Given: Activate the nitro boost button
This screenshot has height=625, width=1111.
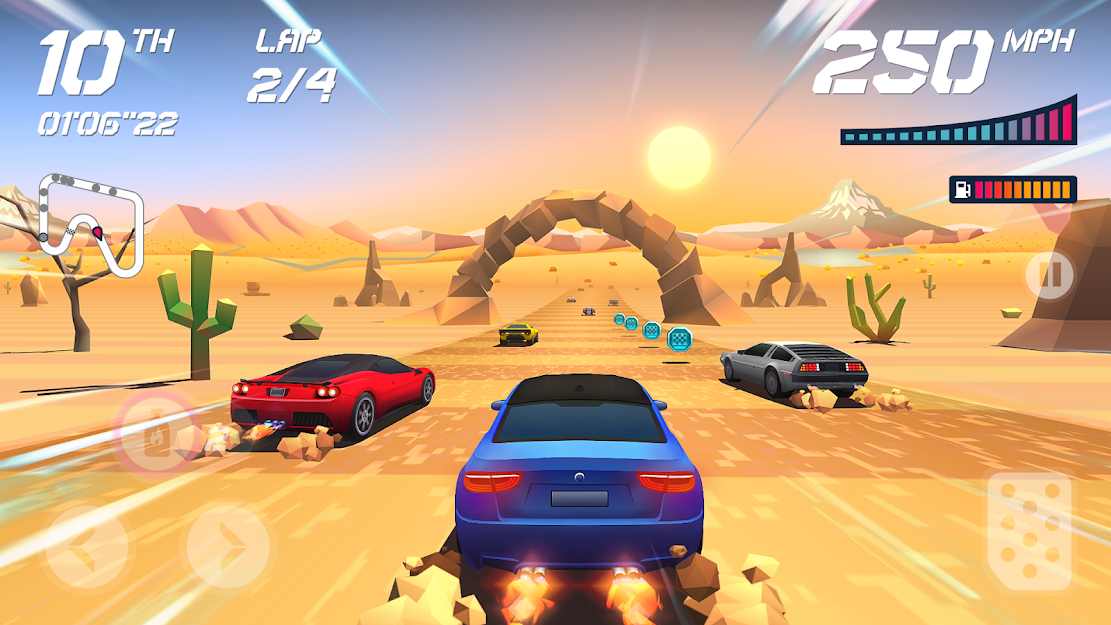Looking at the screenshot, I should click(x=157, y=433).
